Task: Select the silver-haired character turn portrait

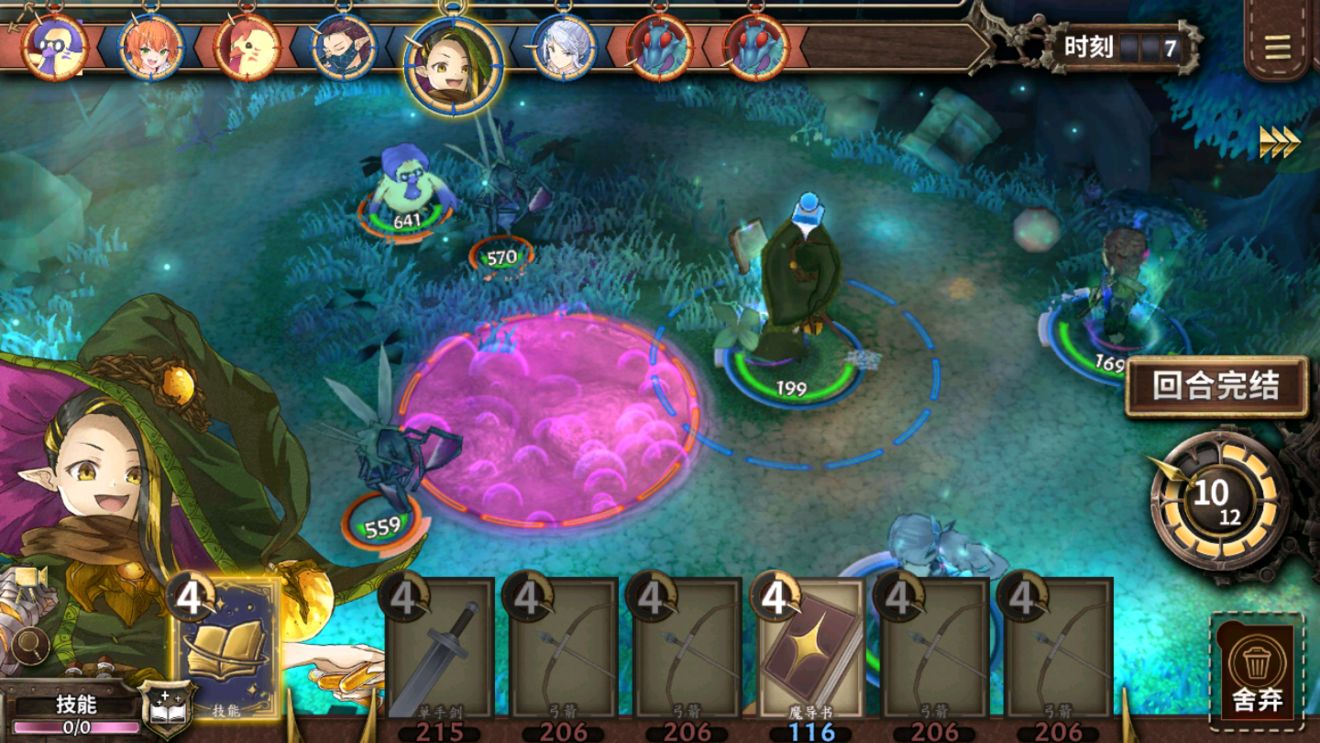Action: (563, 46)
